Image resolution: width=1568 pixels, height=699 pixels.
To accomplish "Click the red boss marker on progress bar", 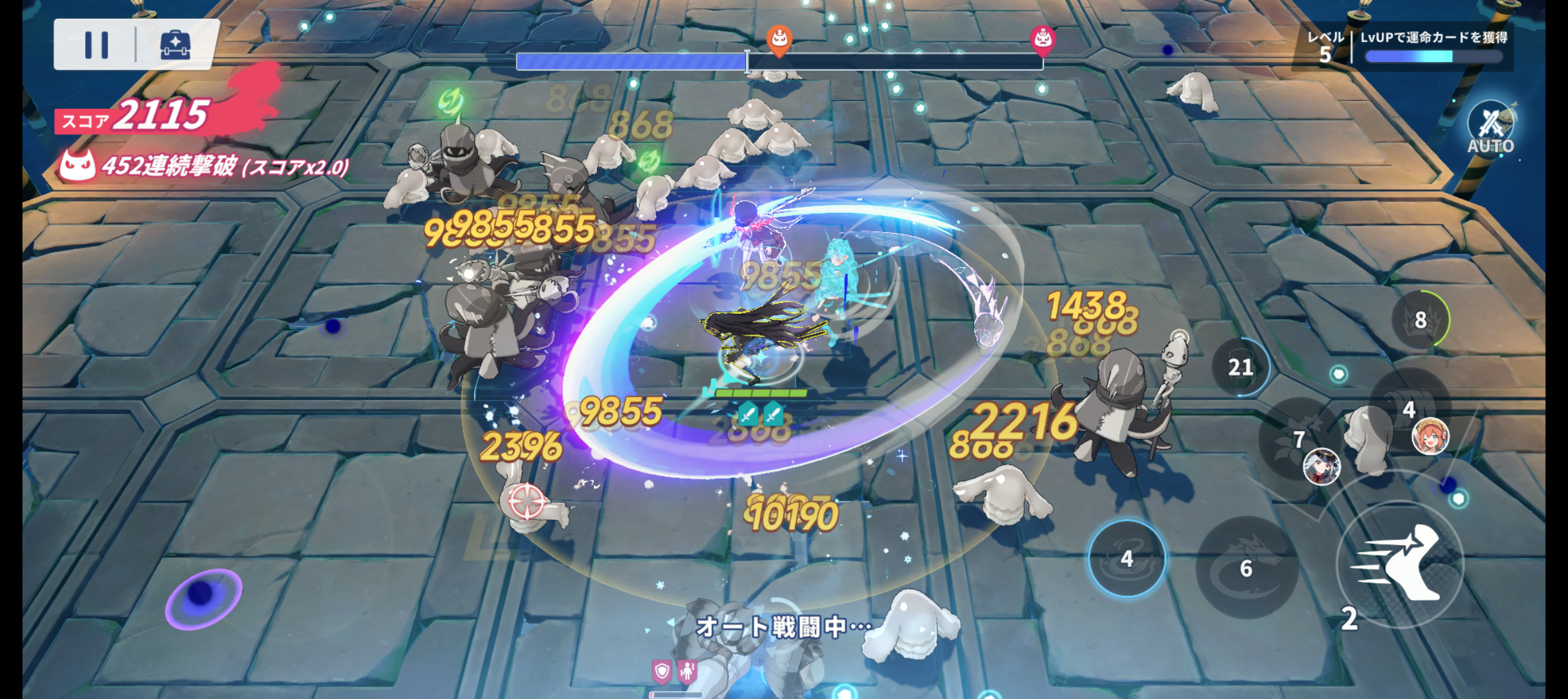I will [x=1042, y=40].
